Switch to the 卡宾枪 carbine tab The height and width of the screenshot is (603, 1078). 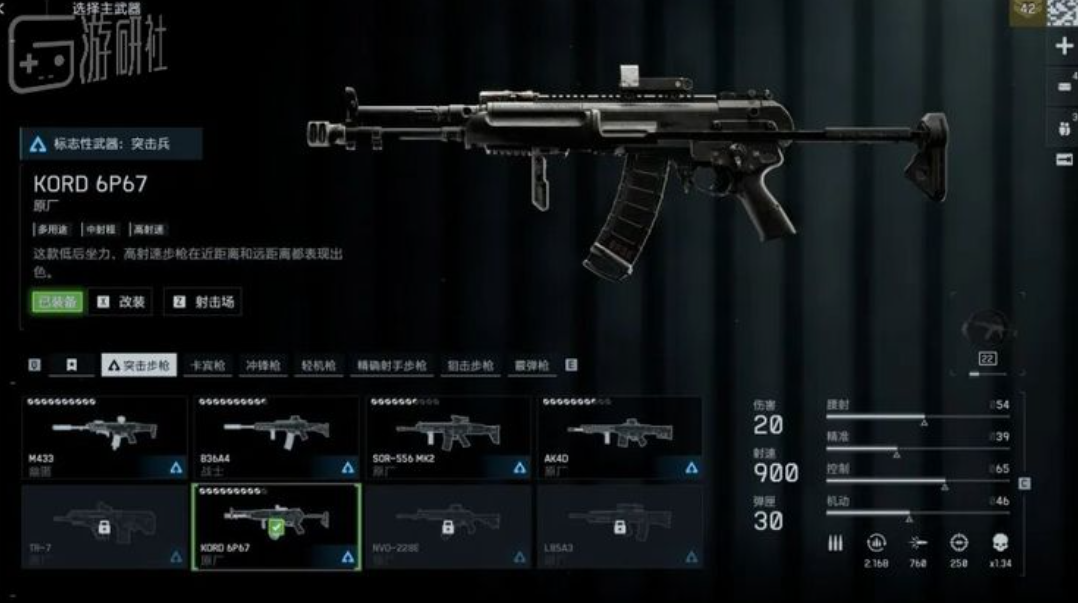pyautogui.click(x=208, y=366)
